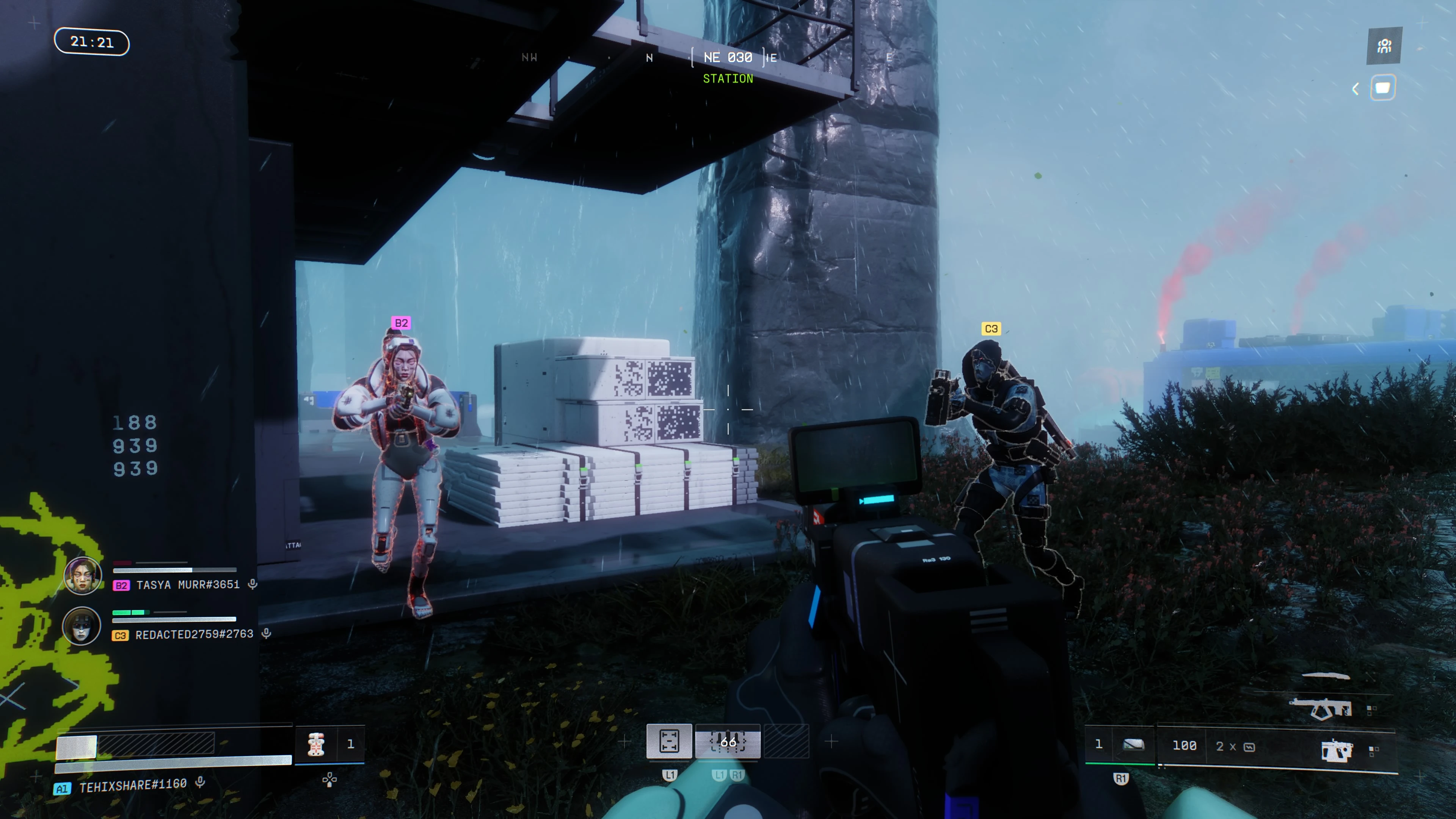Select the equipped primary gun icon

pos(1337,751)
